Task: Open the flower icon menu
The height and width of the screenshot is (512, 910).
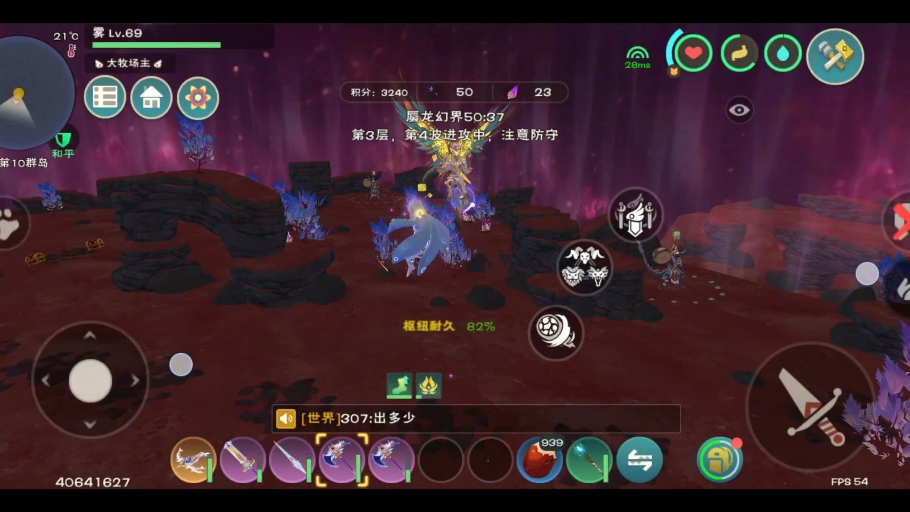Action: [x=198, y=98]
